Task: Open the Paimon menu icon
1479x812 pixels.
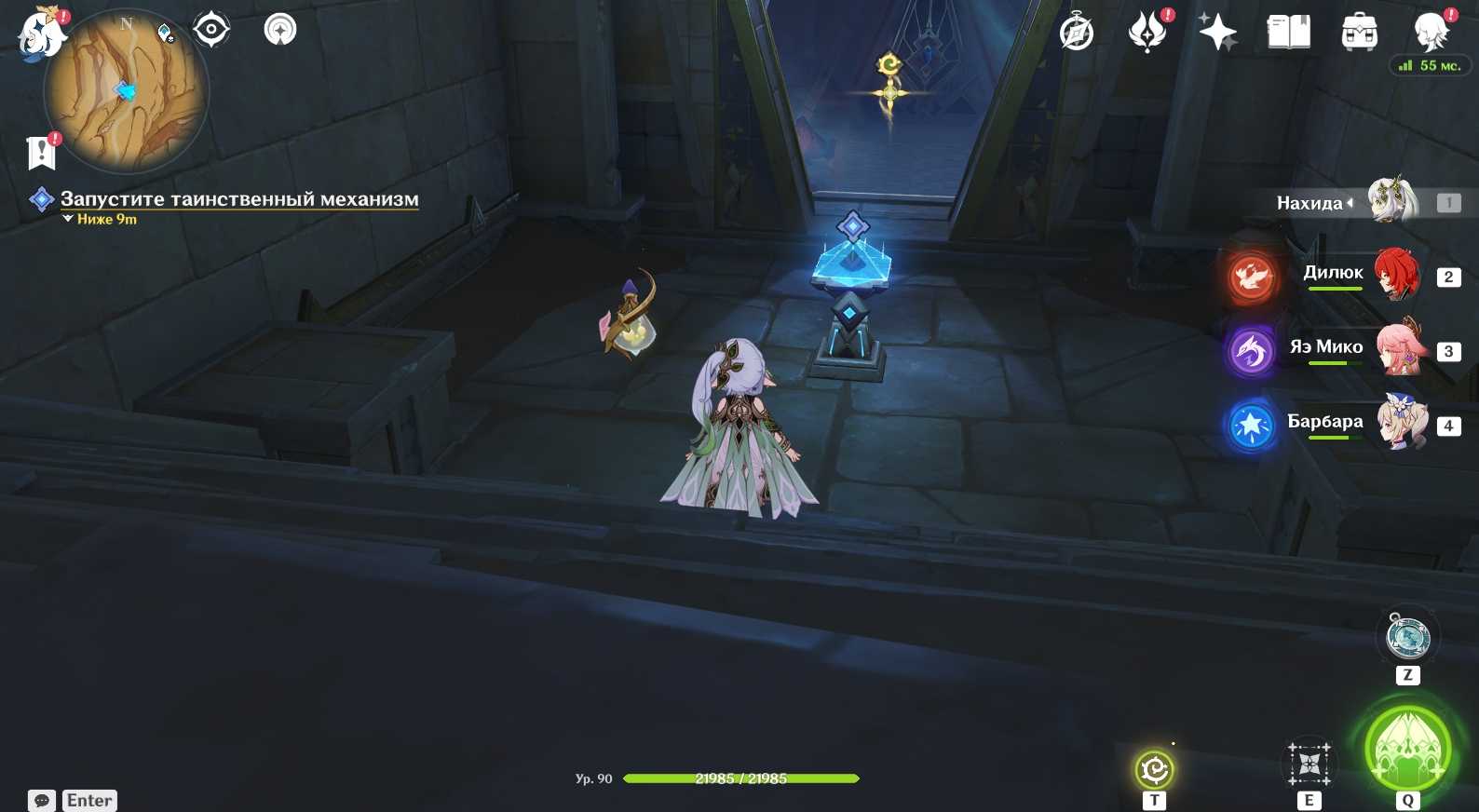Action: [x=41, y=34]
